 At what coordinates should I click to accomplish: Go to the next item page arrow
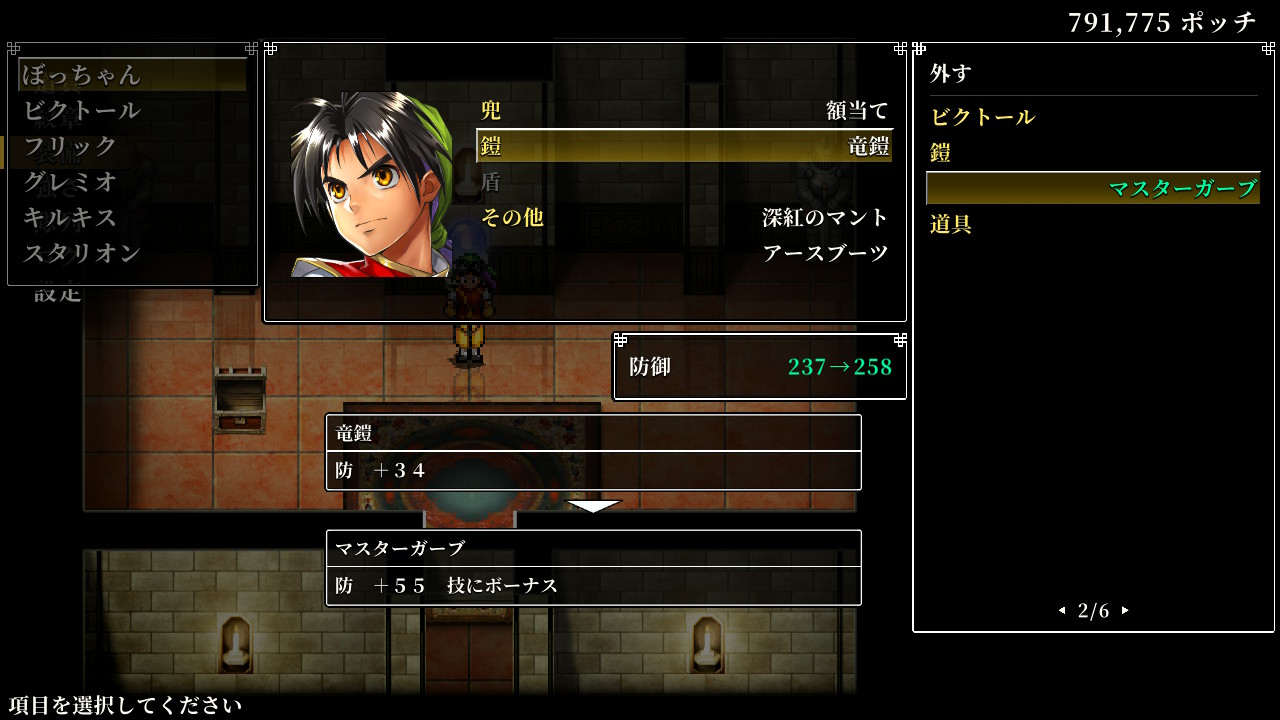(x=1126, y=611)
